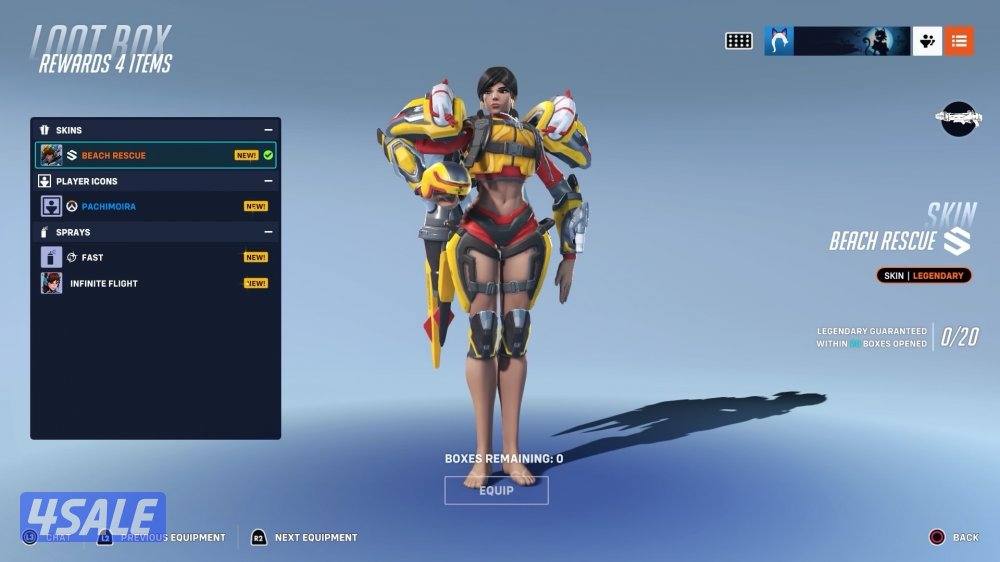1000x562 pixels.
Task: Open the social group icon
Action: (x=927, y=41)
